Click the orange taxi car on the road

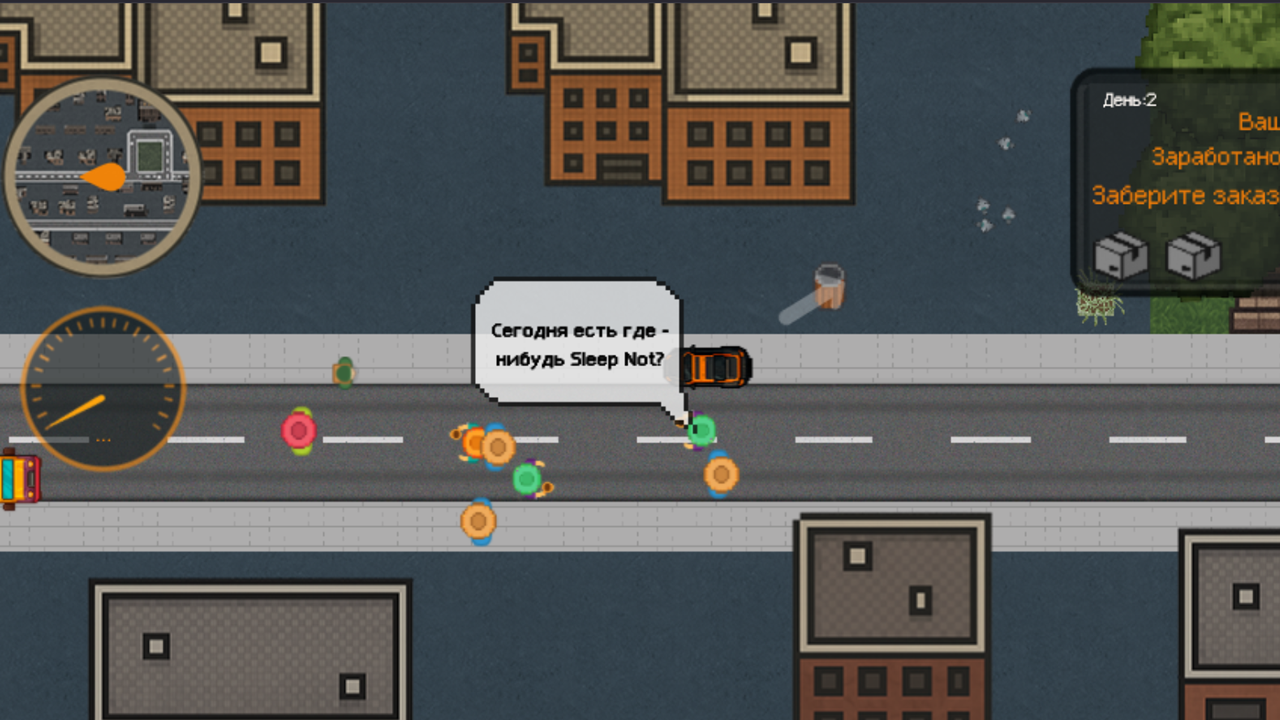(718, 366)
